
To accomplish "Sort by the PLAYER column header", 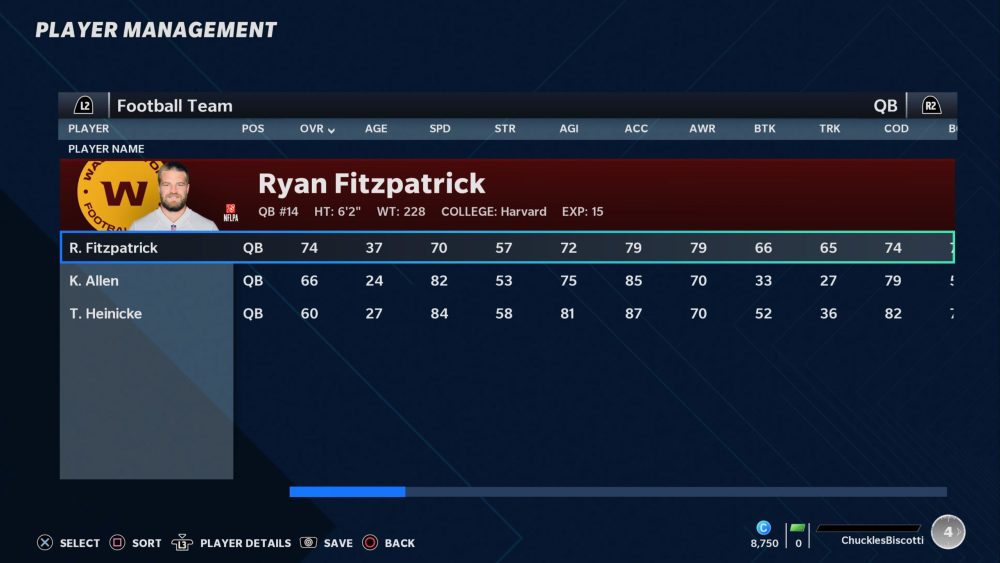I will click(89, 129).
